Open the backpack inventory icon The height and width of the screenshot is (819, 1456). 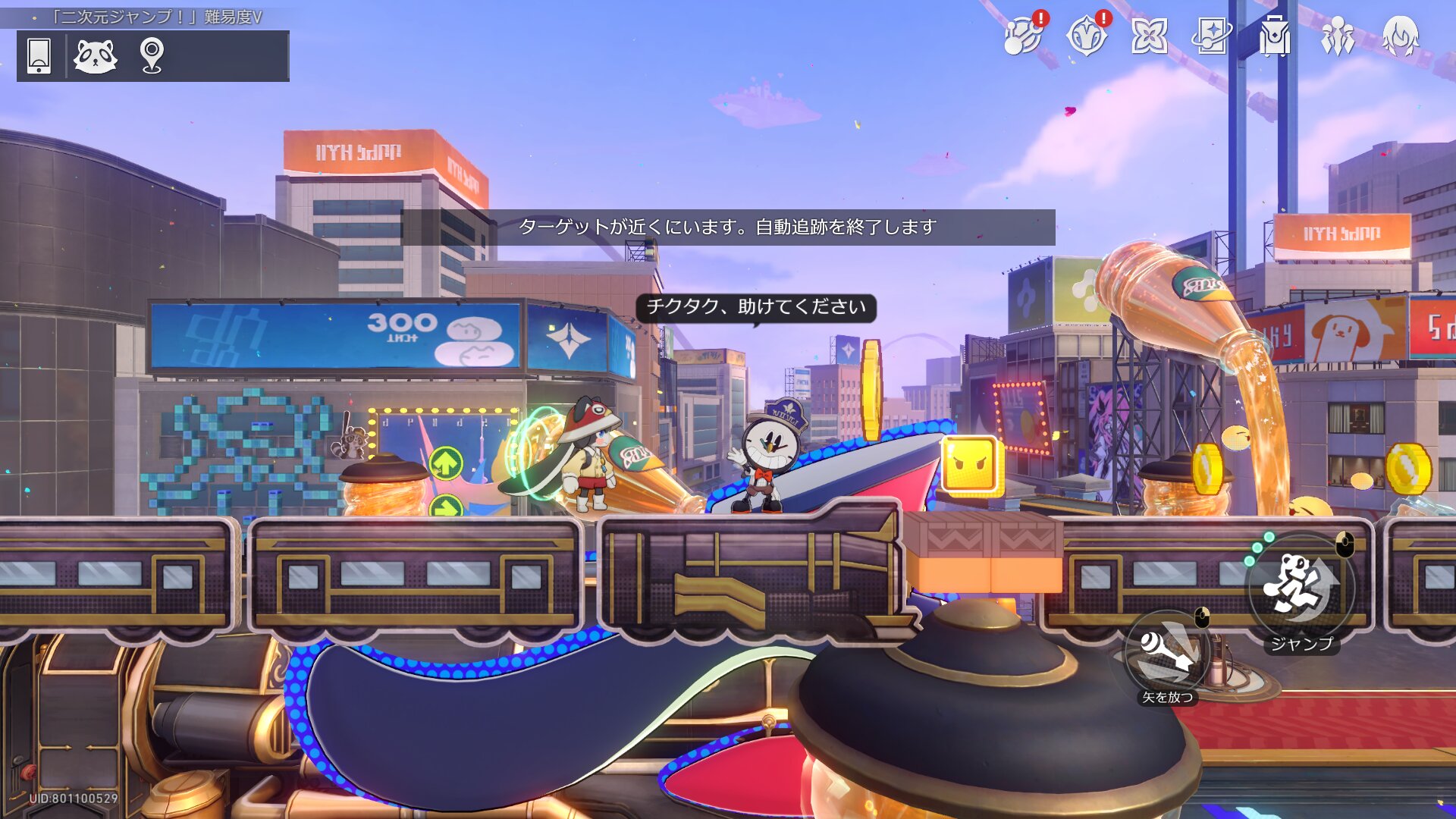(x=1274, y=36)
